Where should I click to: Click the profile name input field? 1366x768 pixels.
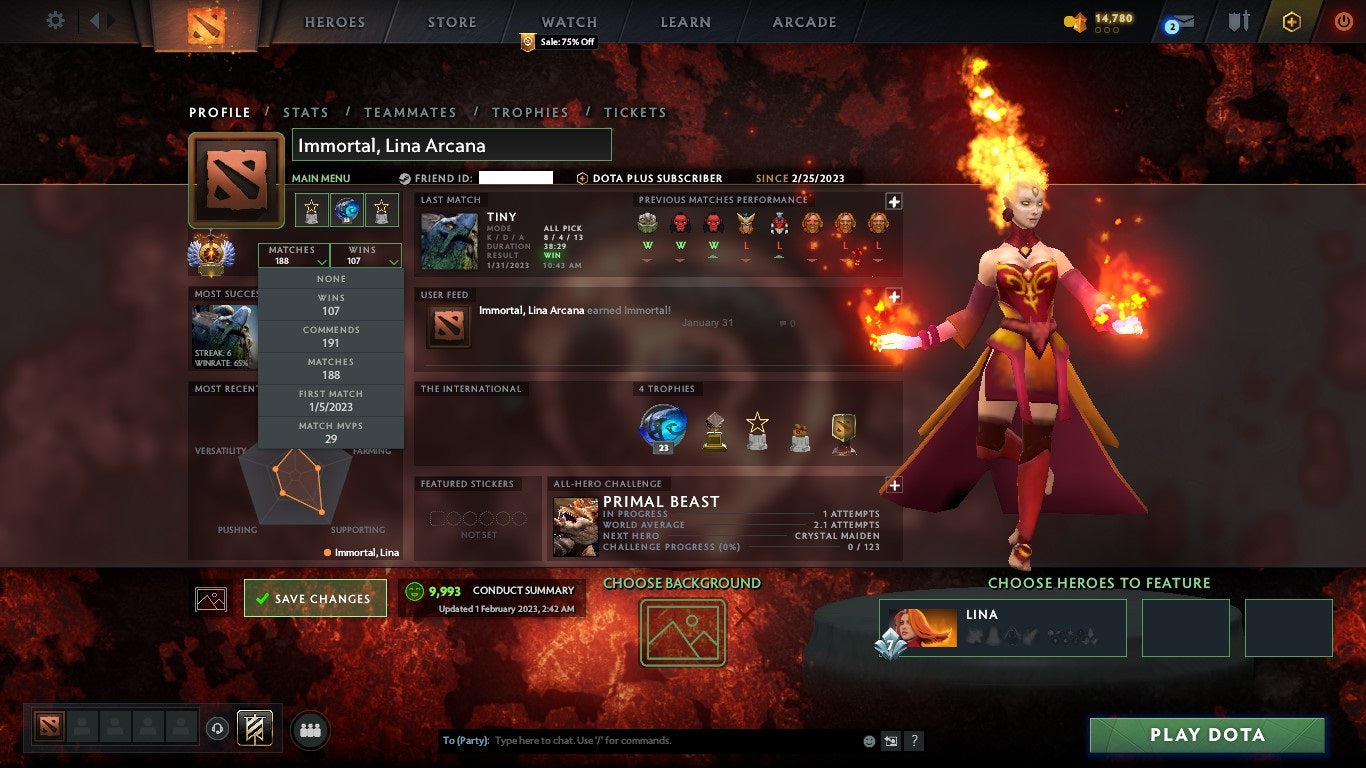(x=450, y=144)
